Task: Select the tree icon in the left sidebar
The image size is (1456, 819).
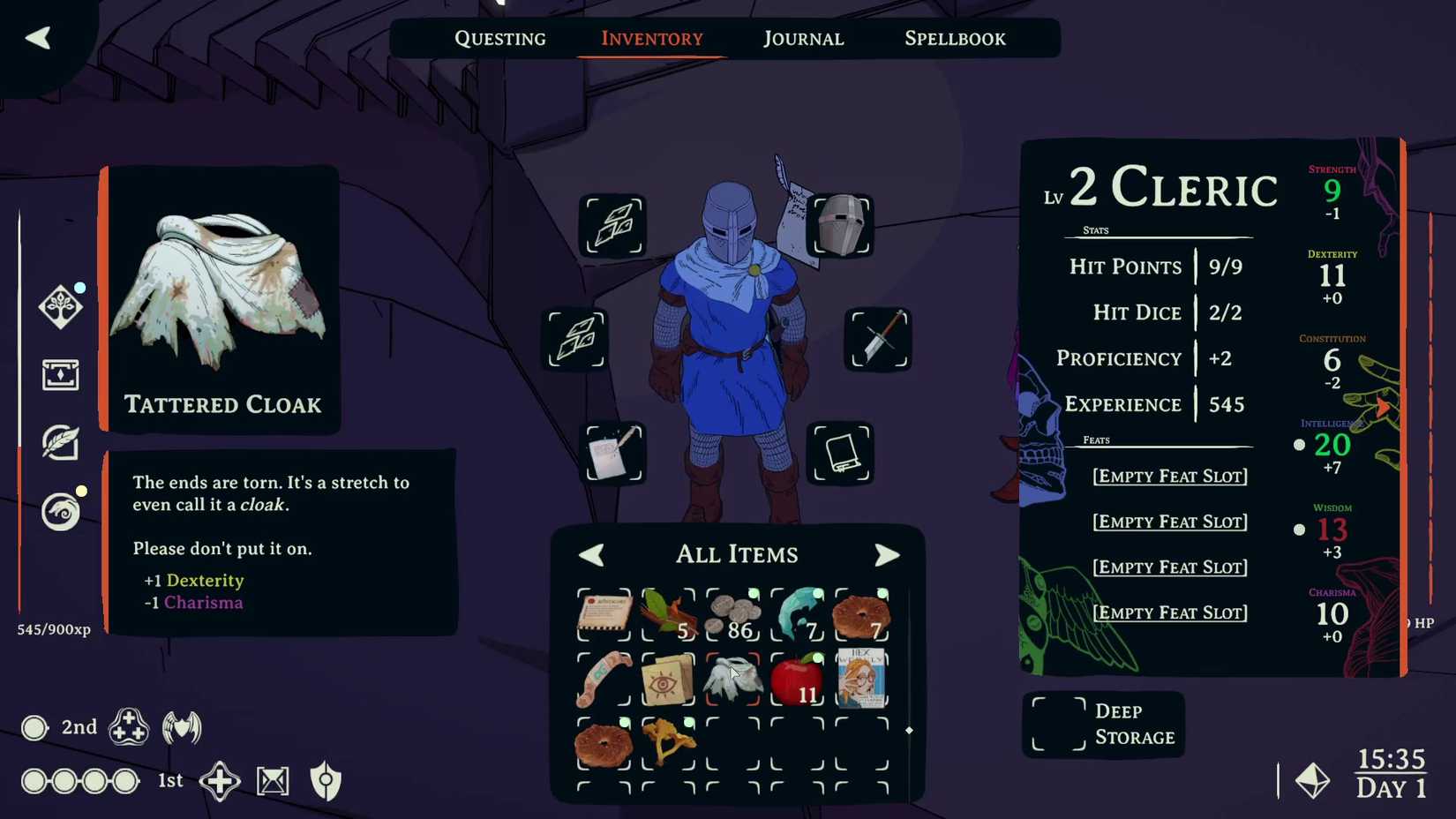Action: tap(60, 306)
